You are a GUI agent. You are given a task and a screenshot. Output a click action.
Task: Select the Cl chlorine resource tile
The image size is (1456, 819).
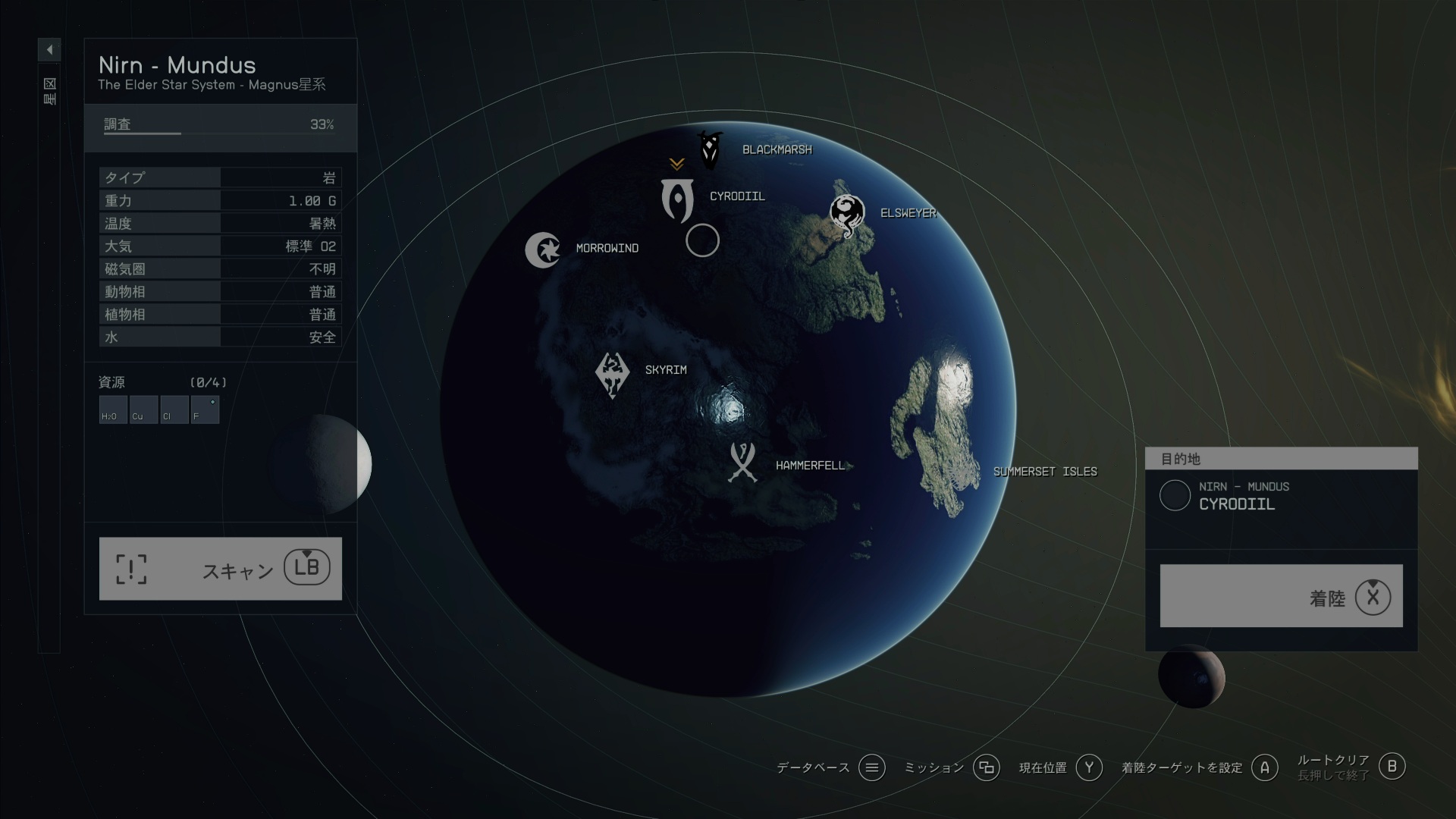point(174,409)
